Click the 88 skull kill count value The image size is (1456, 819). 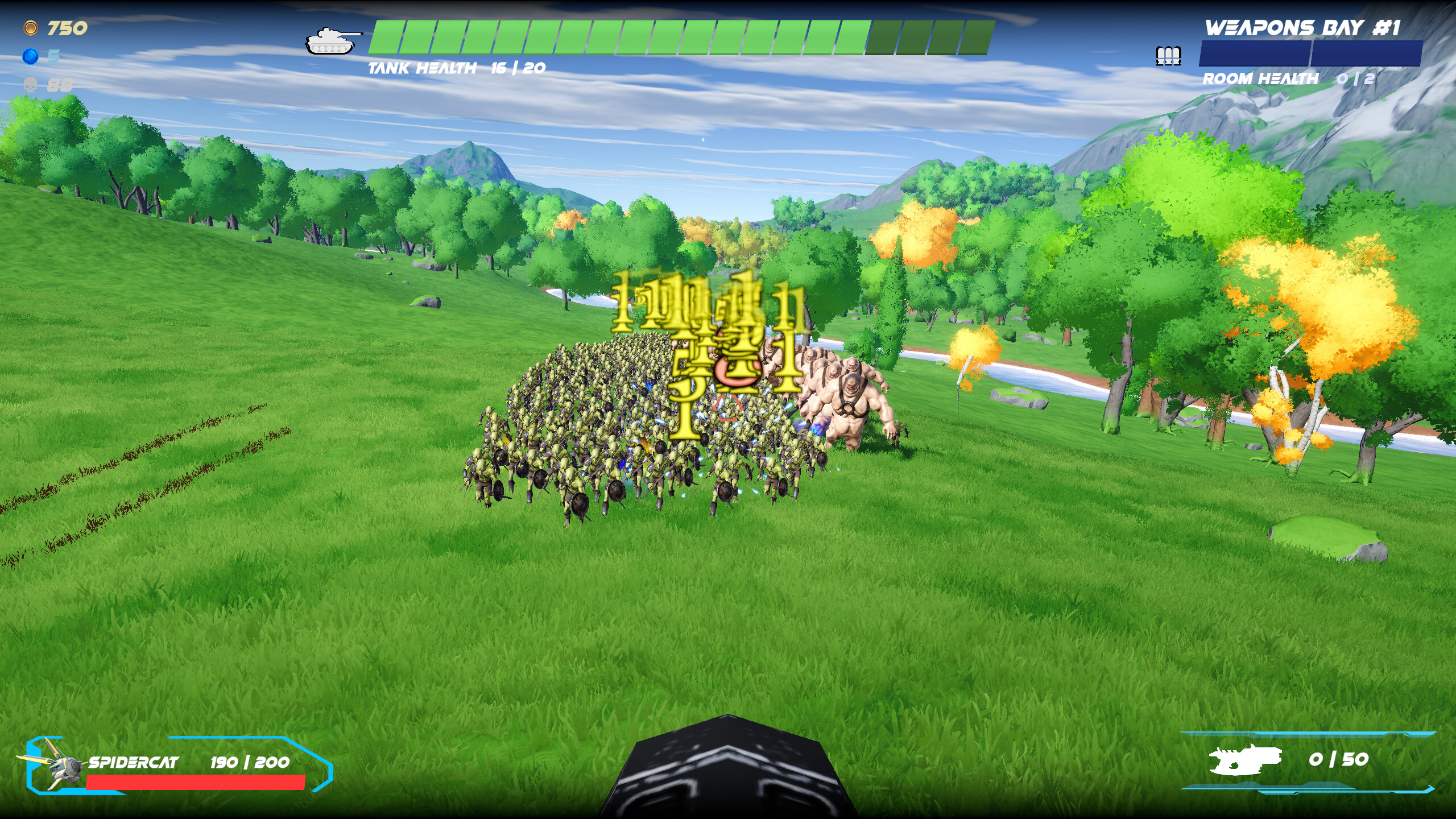[x=60, y=86]
